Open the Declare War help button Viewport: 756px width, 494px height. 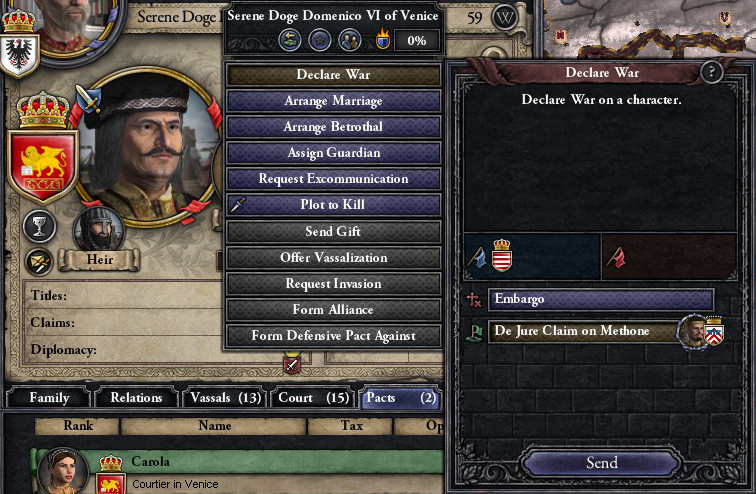[x=712, y=72]
